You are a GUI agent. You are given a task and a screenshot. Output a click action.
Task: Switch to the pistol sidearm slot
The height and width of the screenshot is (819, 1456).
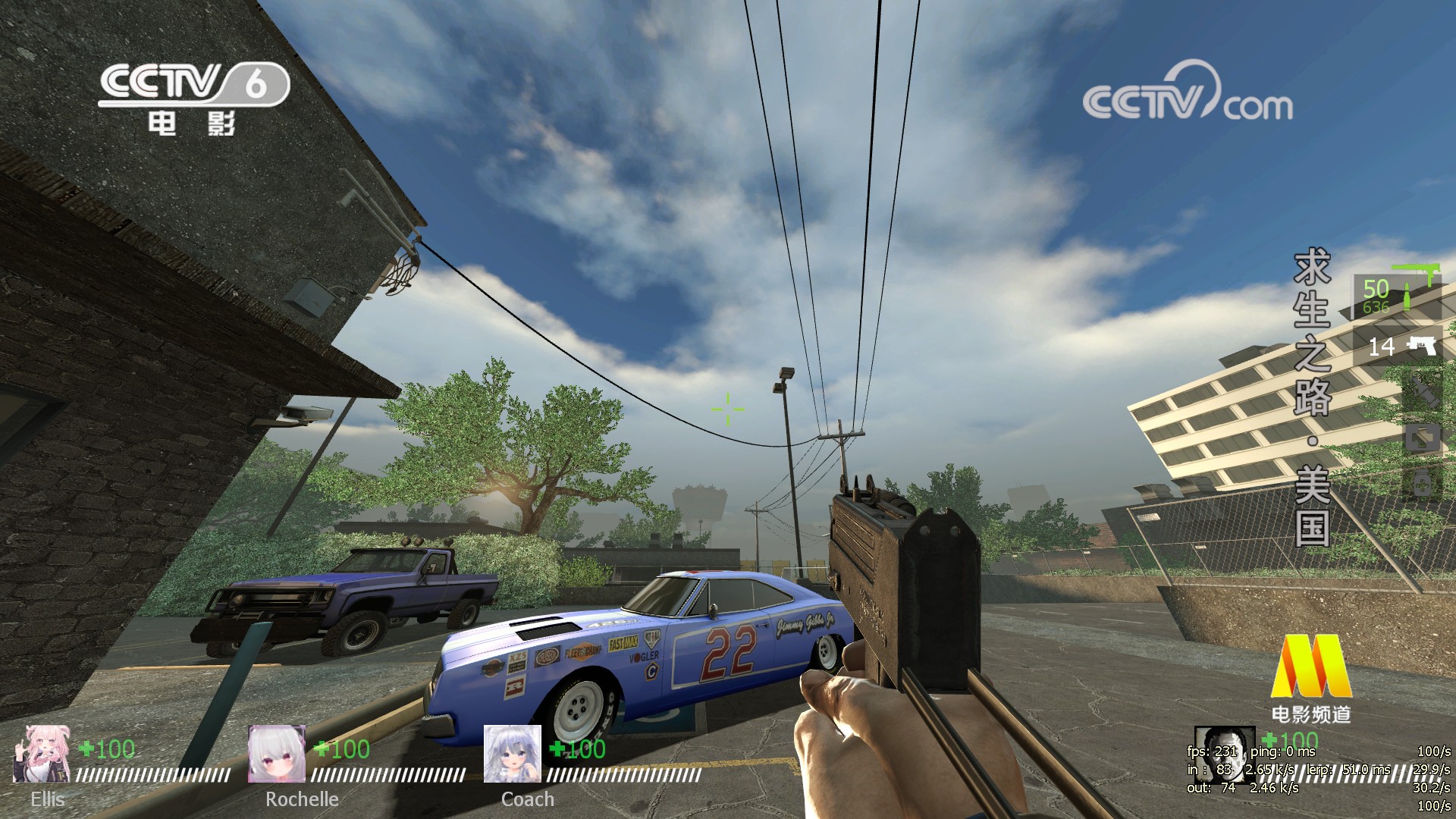1396,347
